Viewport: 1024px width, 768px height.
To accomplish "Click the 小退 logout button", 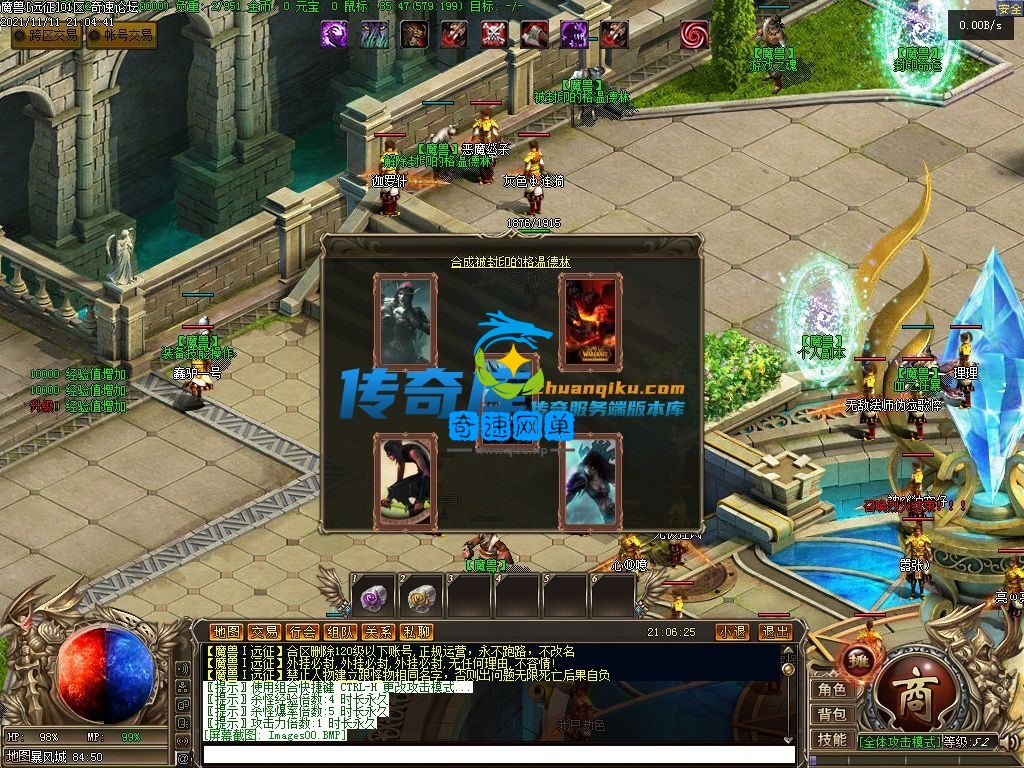I will click(732, 632).
